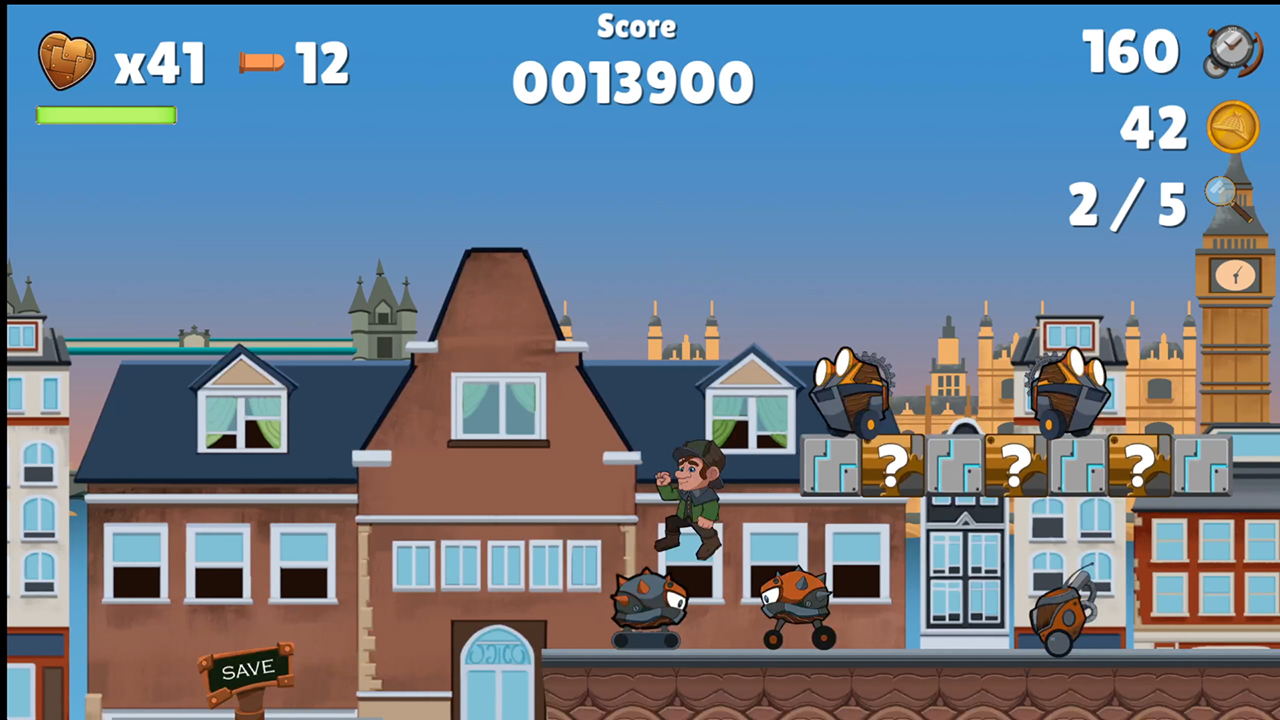
Task: Click the green SAVE signpost
Action: [248, 669]
